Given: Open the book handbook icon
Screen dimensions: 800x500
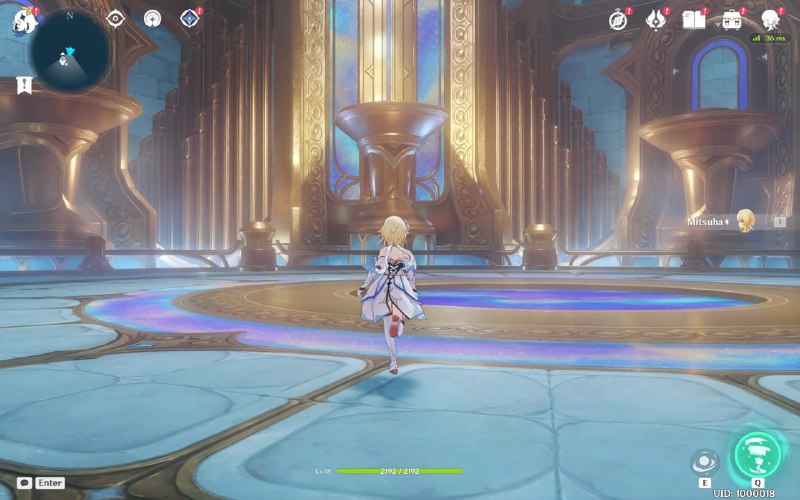Looking at the screenshot, I should 693,19.
